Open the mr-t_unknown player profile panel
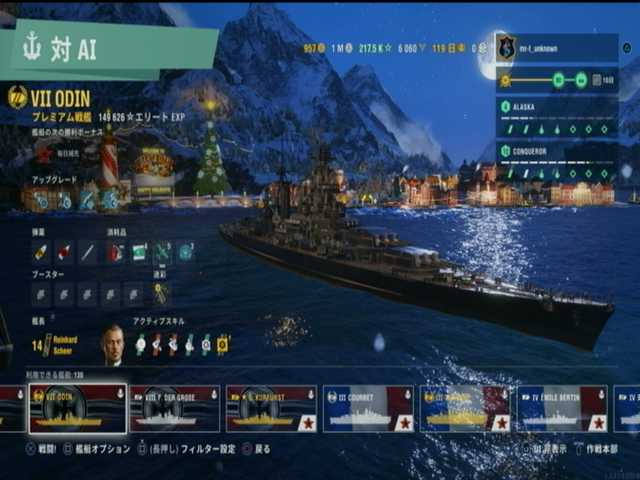 (x=556, y=47)
